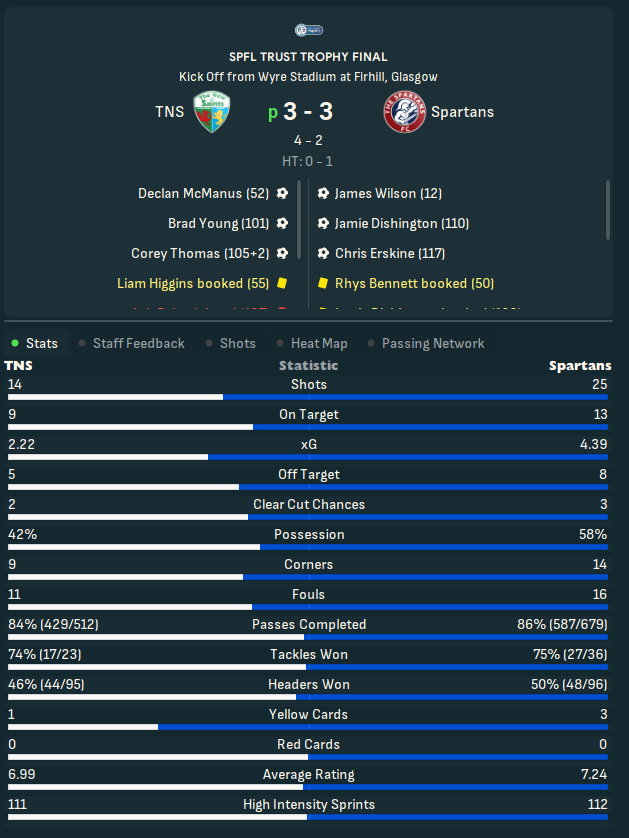This screenshot has width=629, height=838.
Task: Open the SPFL Trust Trophy competition logo
Action: tap(314, 30)
